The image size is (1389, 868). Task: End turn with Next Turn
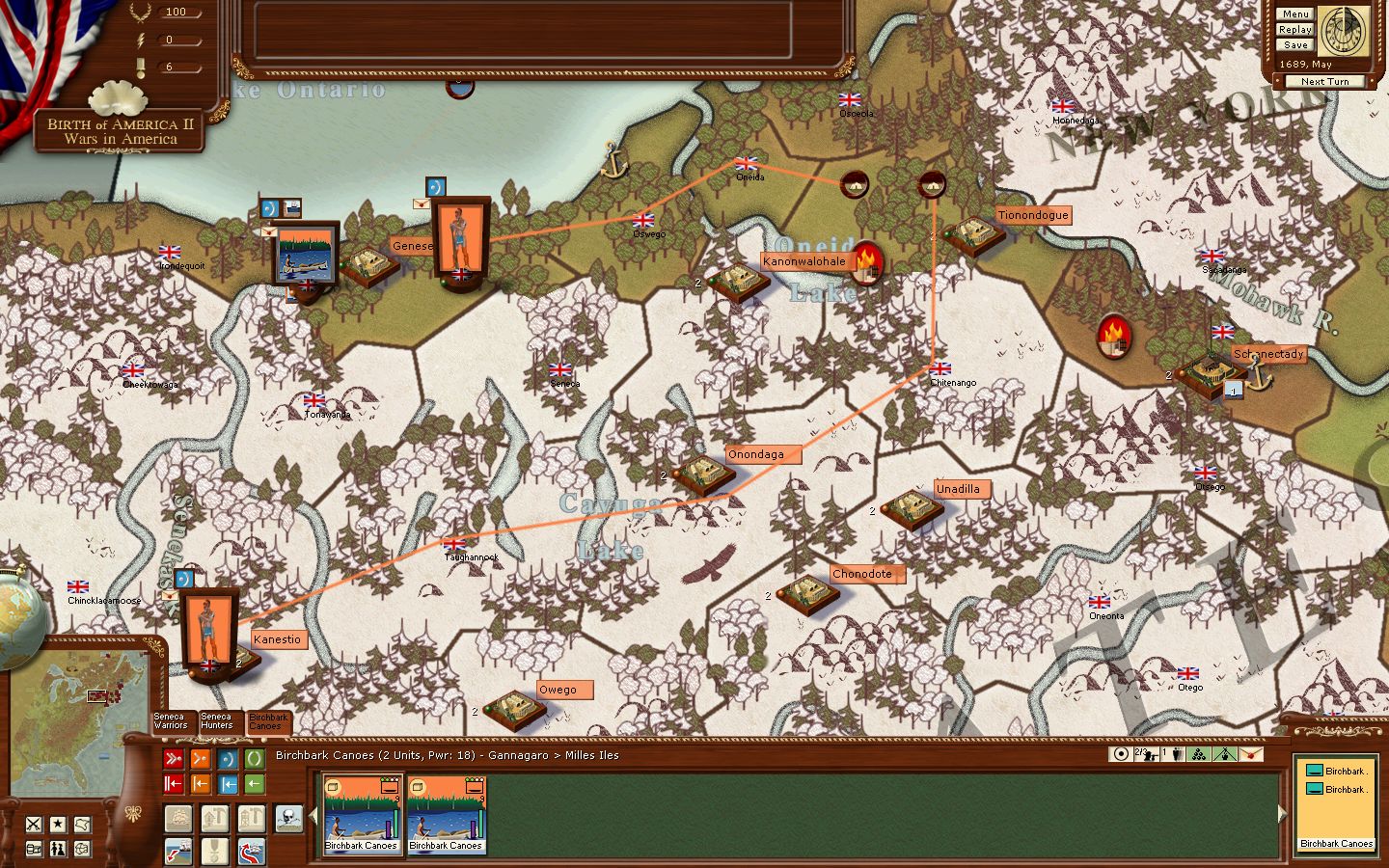point(1324,81)
